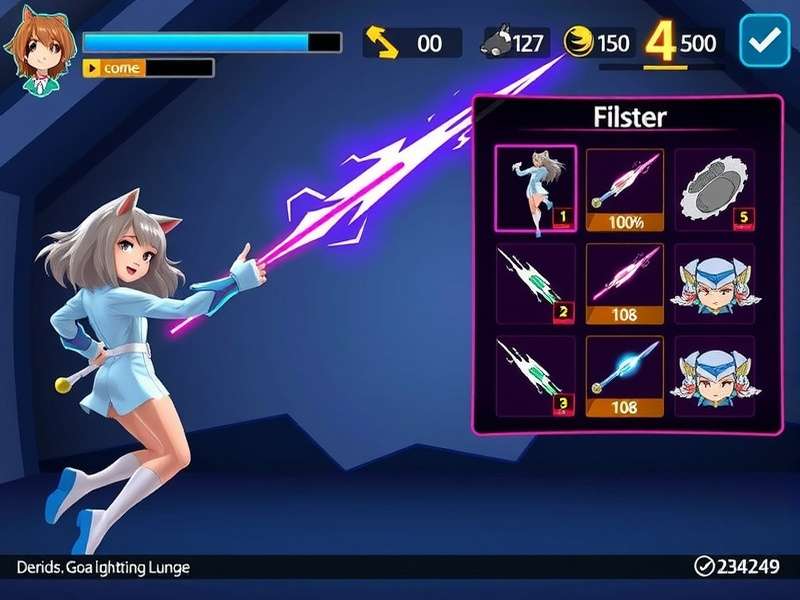Select the cat-girl character slot numbered 1

pyautogui.click(x=535, y=189)
